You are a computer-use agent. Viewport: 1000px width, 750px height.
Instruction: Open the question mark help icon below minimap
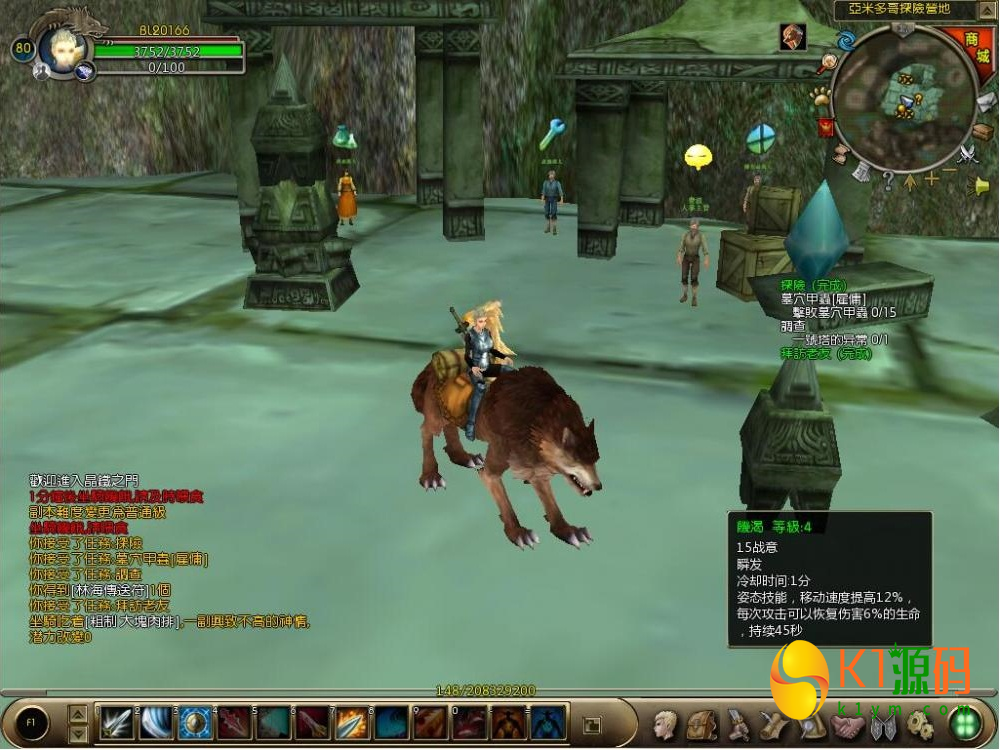point(887,181)
